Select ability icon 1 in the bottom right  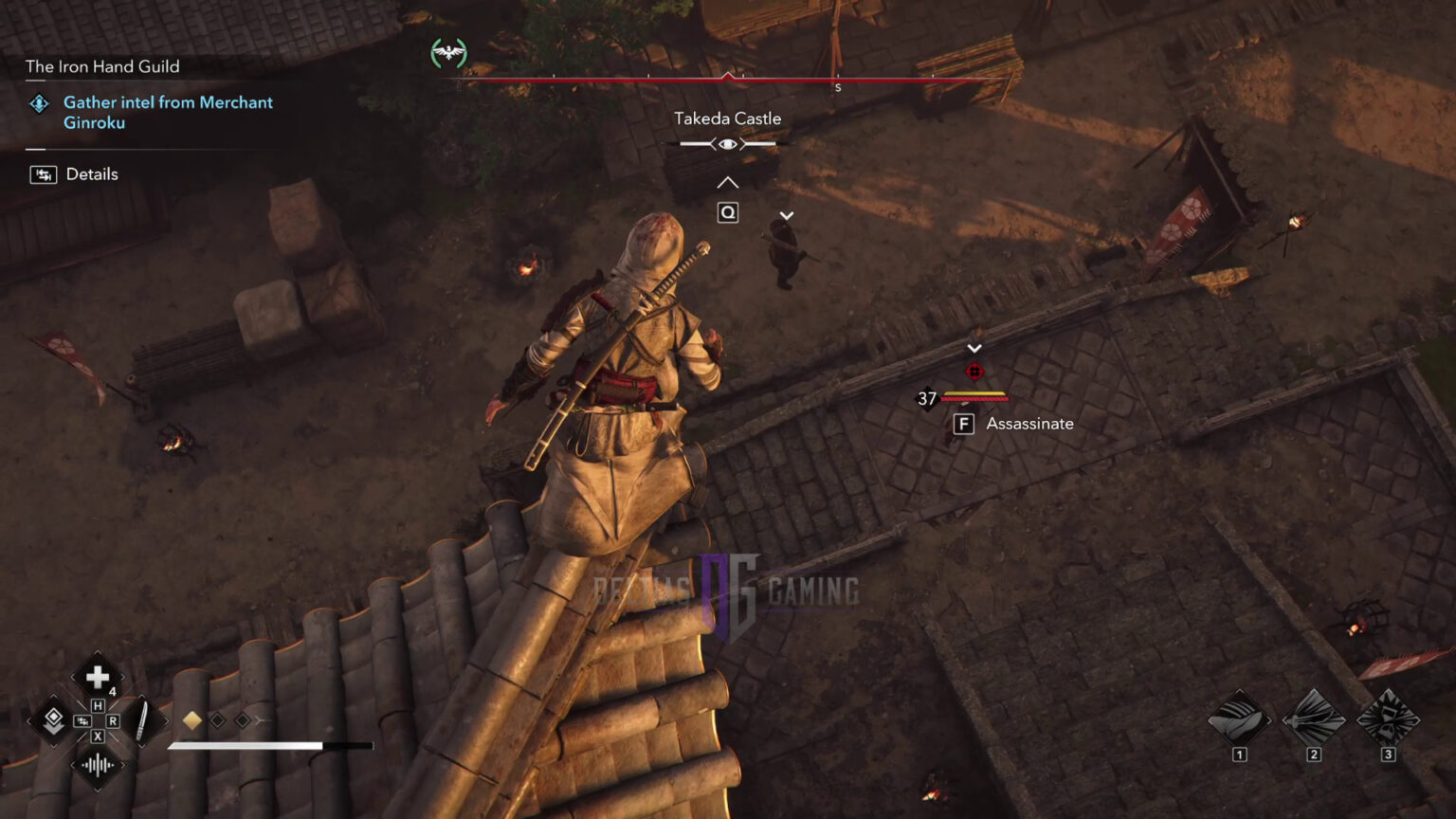point(1238,722)
